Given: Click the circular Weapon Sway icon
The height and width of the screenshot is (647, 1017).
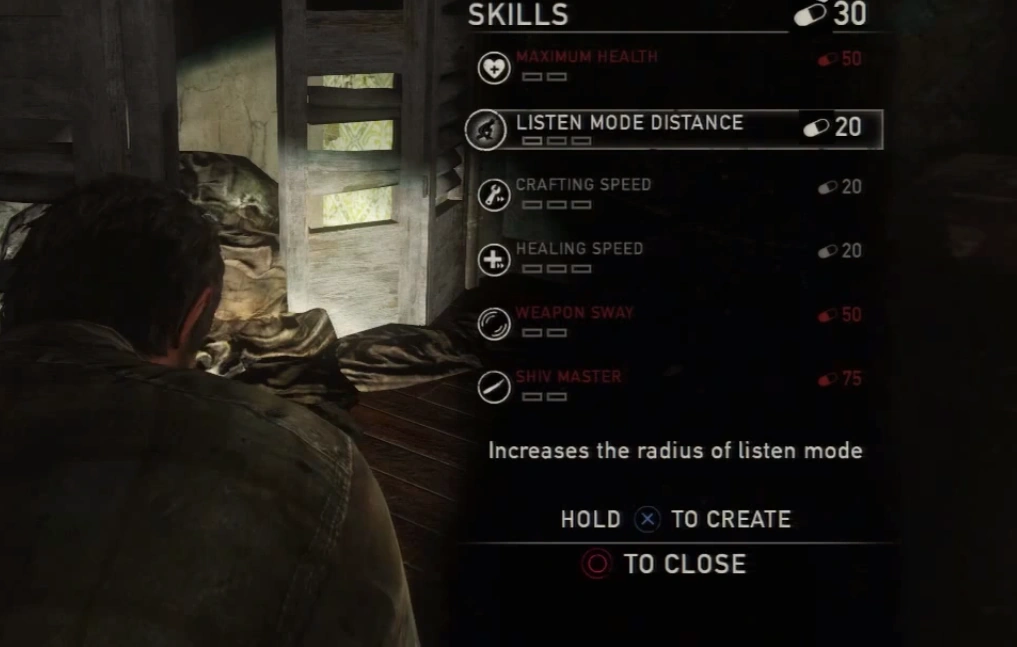Looking at the screenshot, I should [494, 324].
